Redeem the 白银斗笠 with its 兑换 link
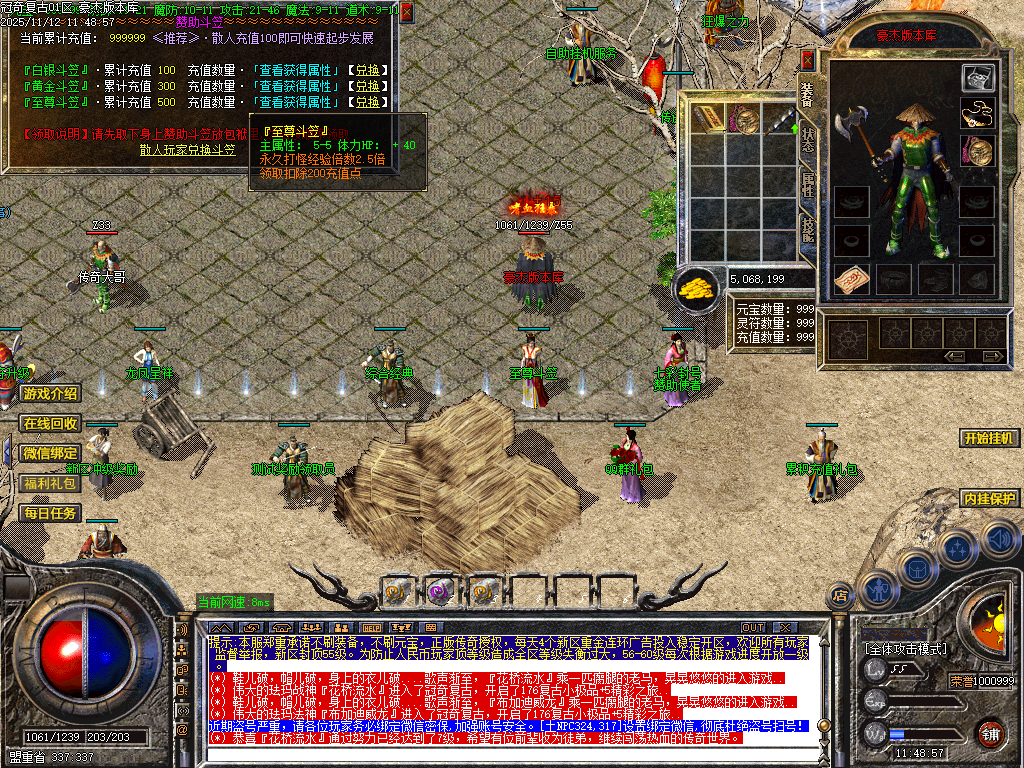Viewport: 1024px width, 768px height. pos(364,70)
